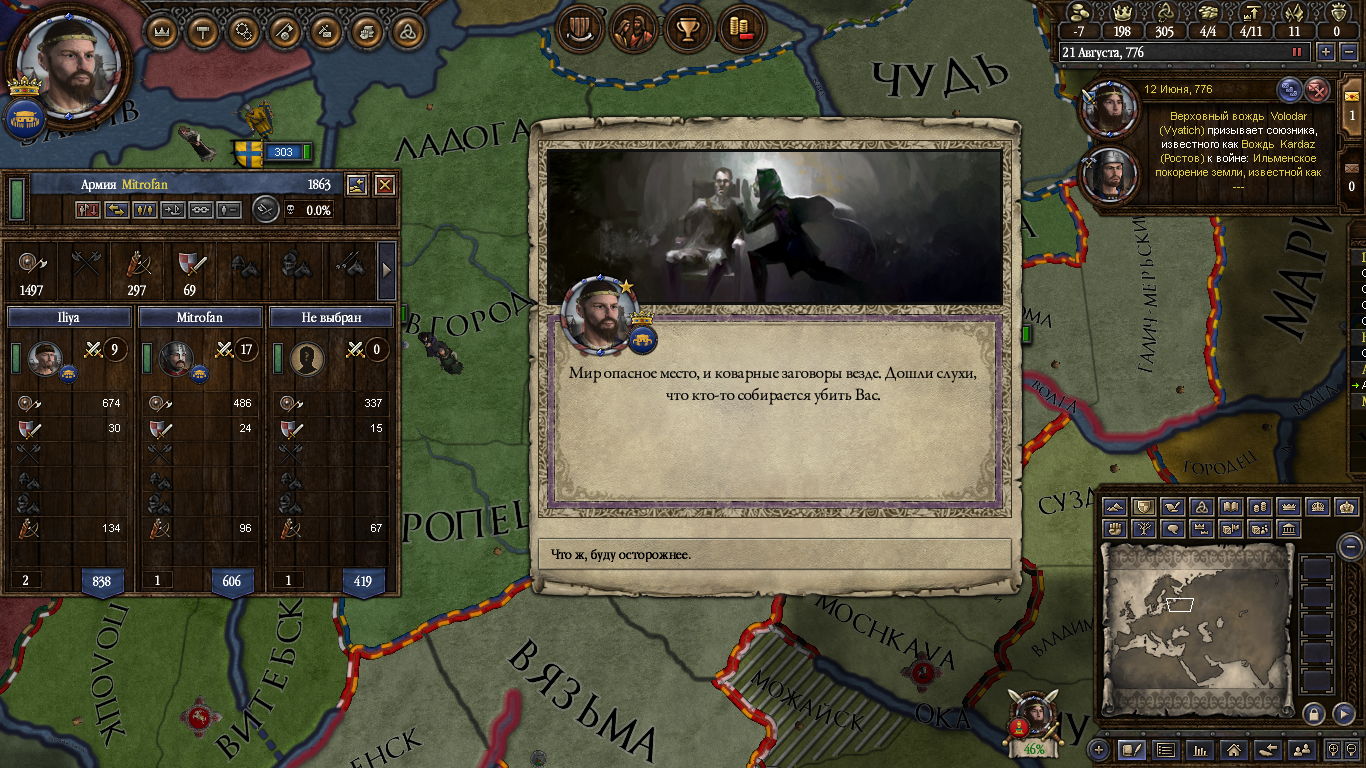Click the shields alert icon
The height and width of the screenshot is (768, 1366).
pyautogui.click(x=577, y=30)
